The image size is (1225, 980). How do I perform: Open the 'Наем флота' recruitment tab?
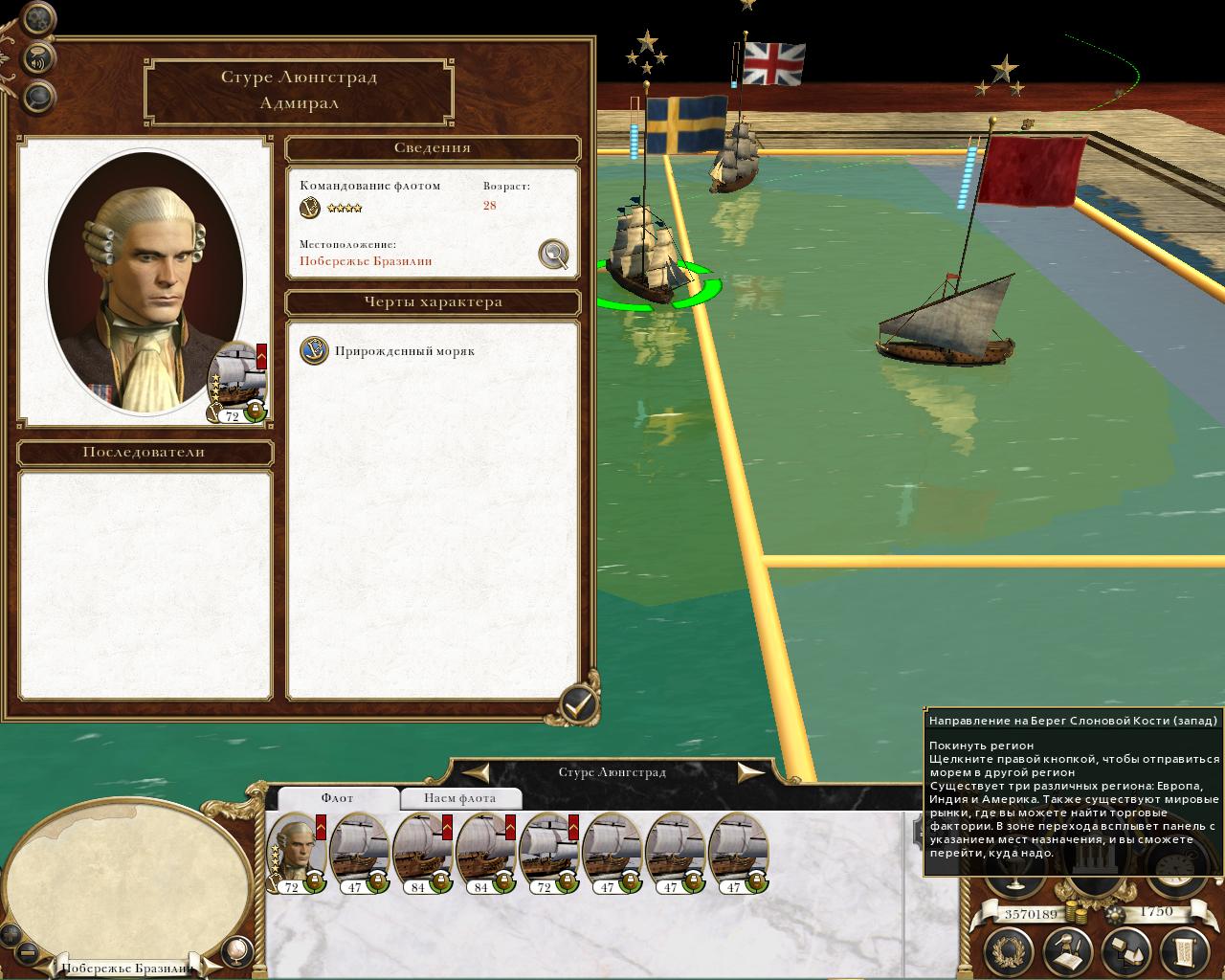[459, 798]
